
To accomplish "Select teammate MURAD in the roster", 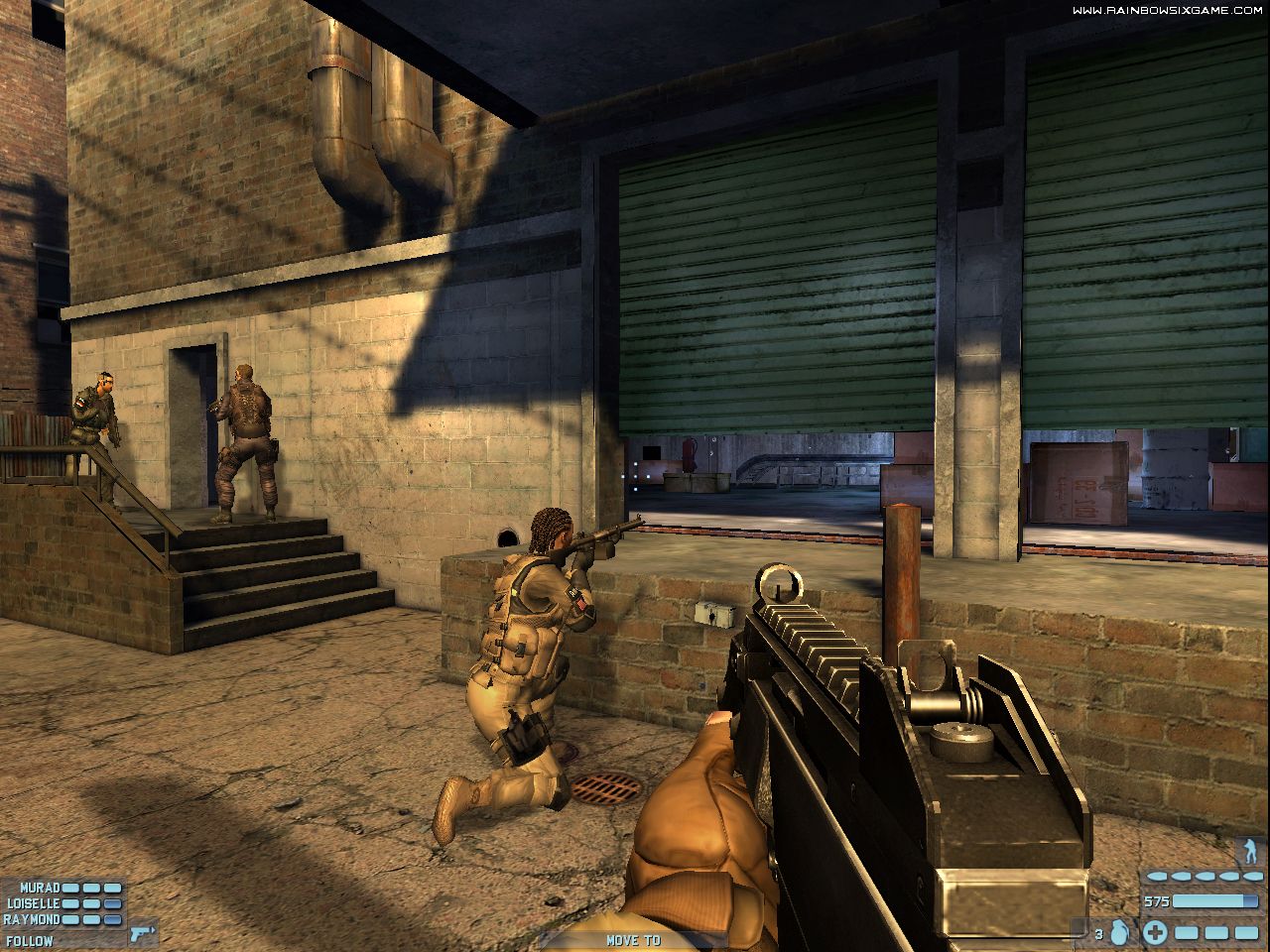I will (41, 888).
